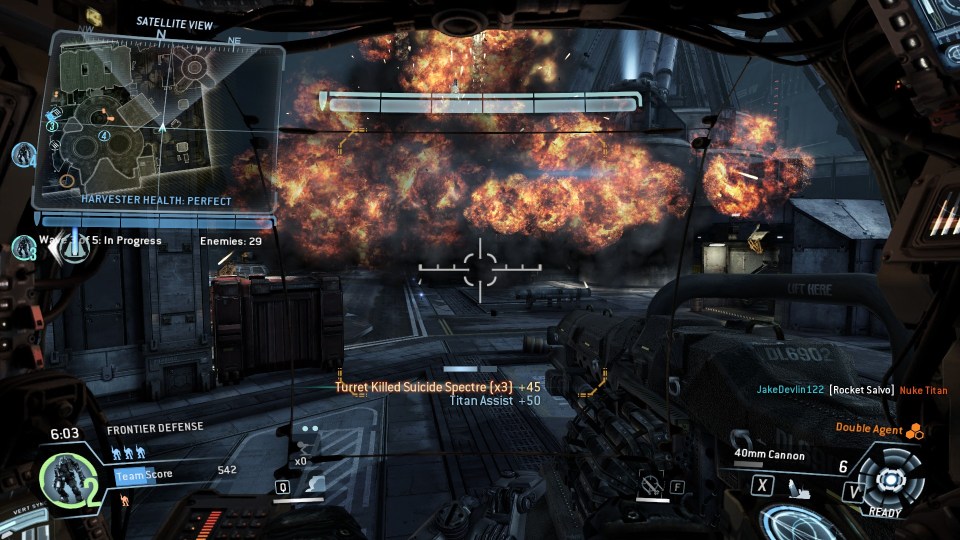The width and height of the screenshot is (960, 540).
Task: Select the teammate titan icon numbered 4
Action: coord(24,155)
